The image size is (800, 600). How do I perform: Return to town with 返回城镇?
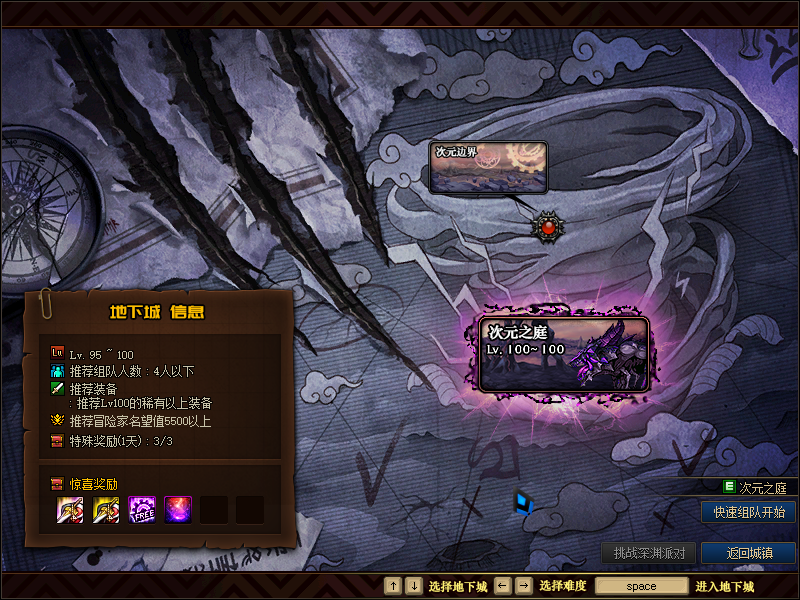point(749,553)
